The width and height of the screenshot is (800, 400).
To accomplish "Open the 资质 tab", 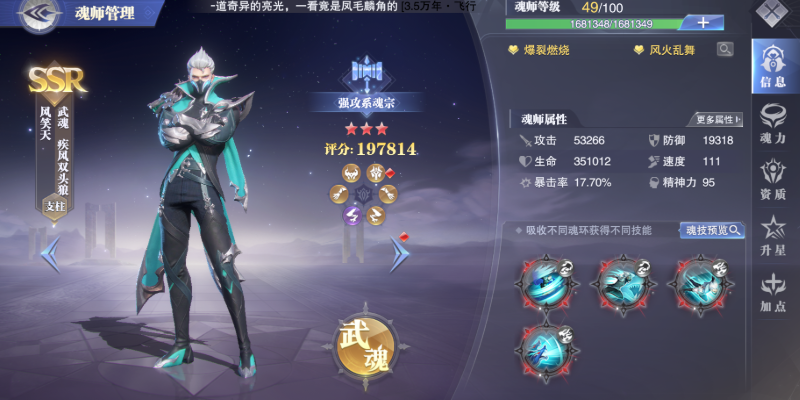I will pyautogui.click(x=773, y=180).
